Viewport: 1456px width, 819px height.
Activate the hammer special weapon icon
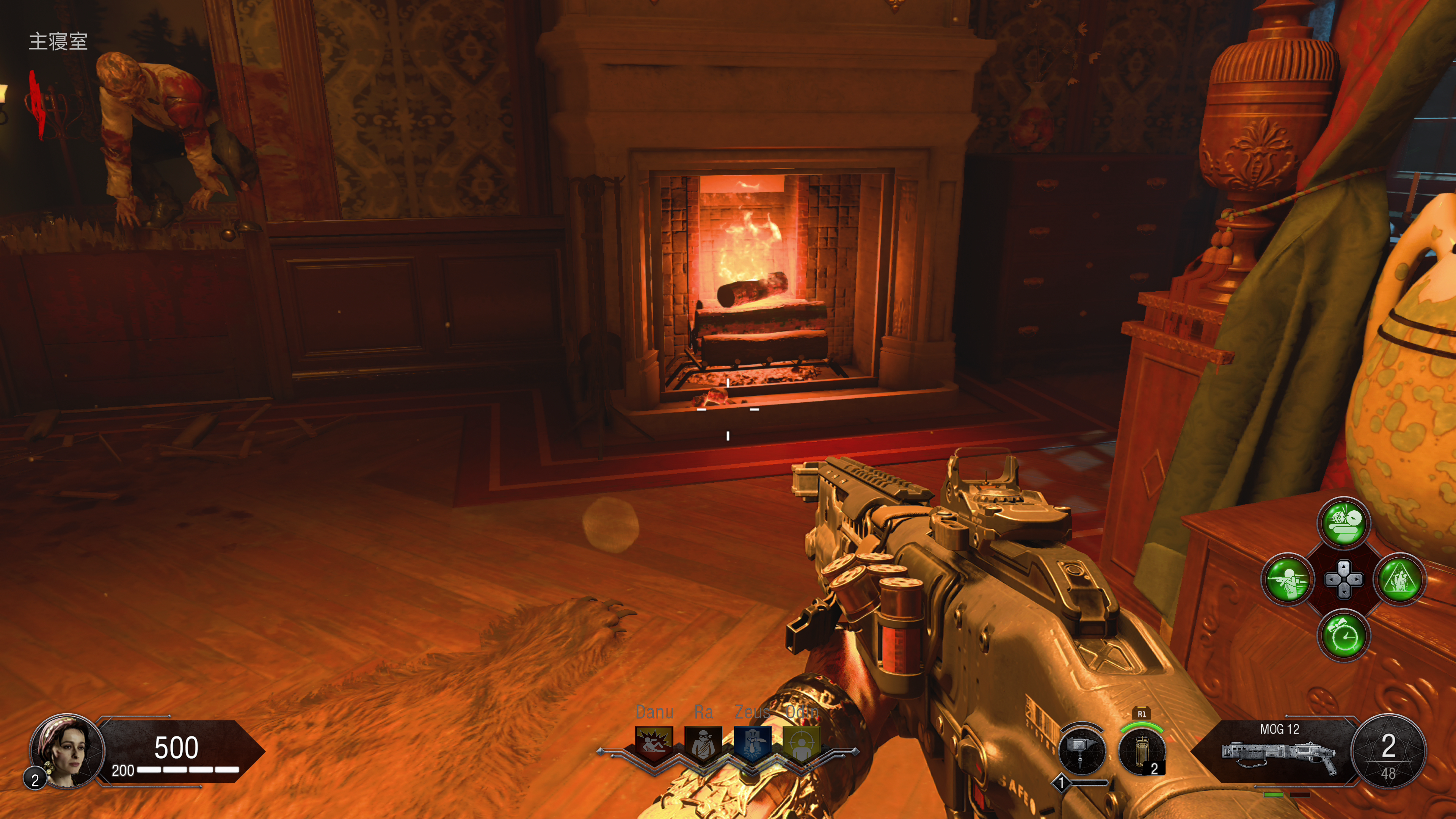pos(1081,751)
